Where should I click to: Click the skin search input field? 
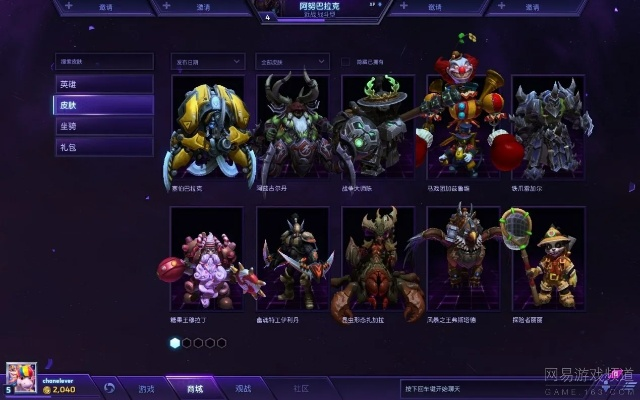[104, 61]
